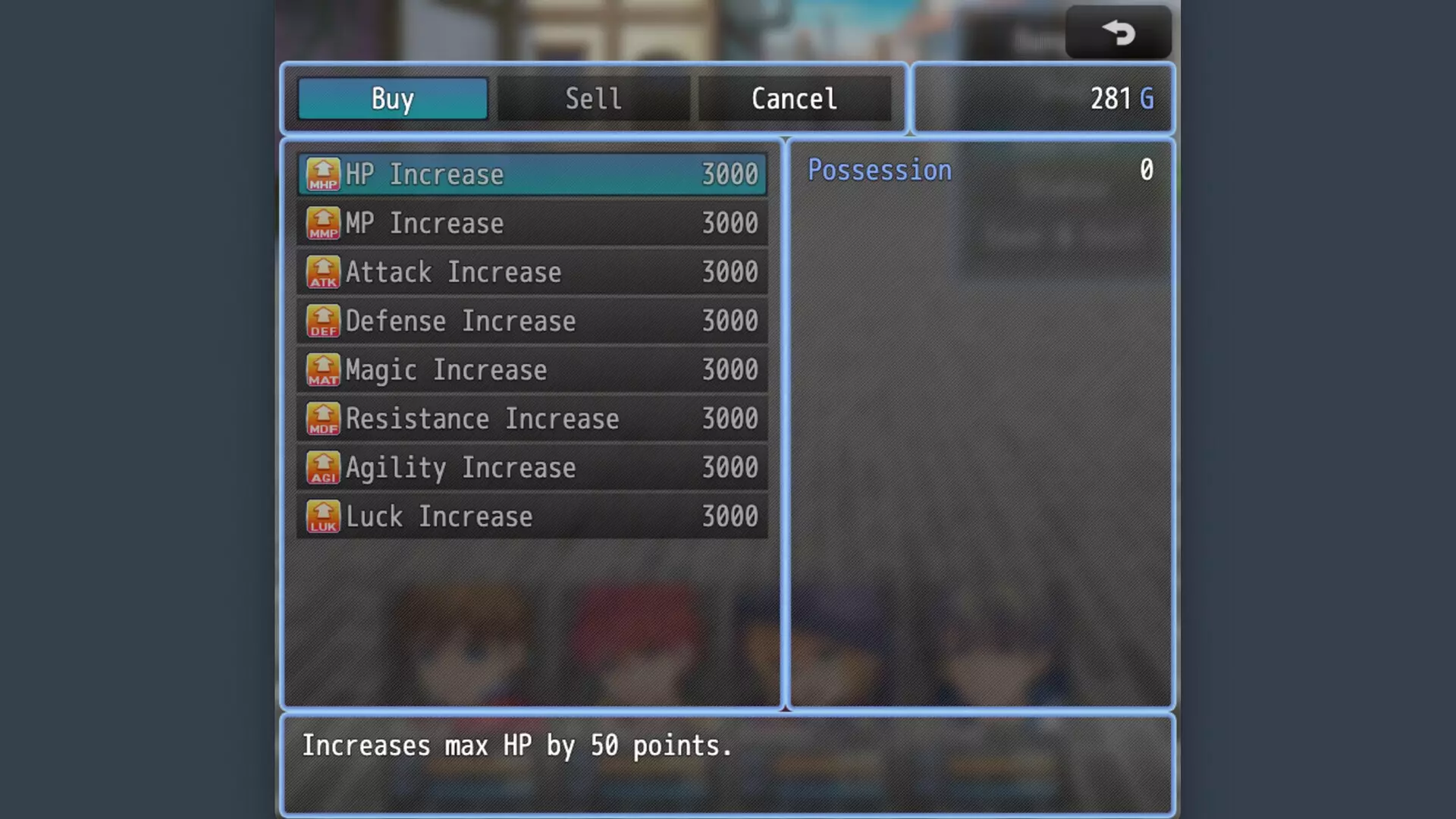This screenshot has height=819, width=1456.
Task: Select Agility Increase from the list
Action: point(532,468)
